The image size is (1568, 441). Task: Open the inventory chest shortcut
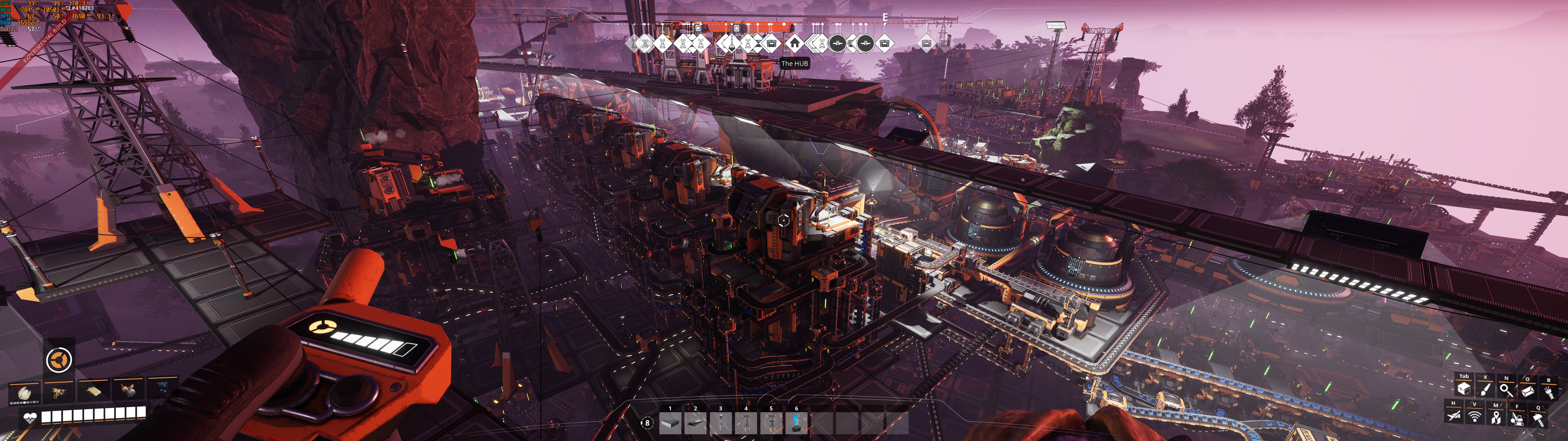pos(1464,389)
